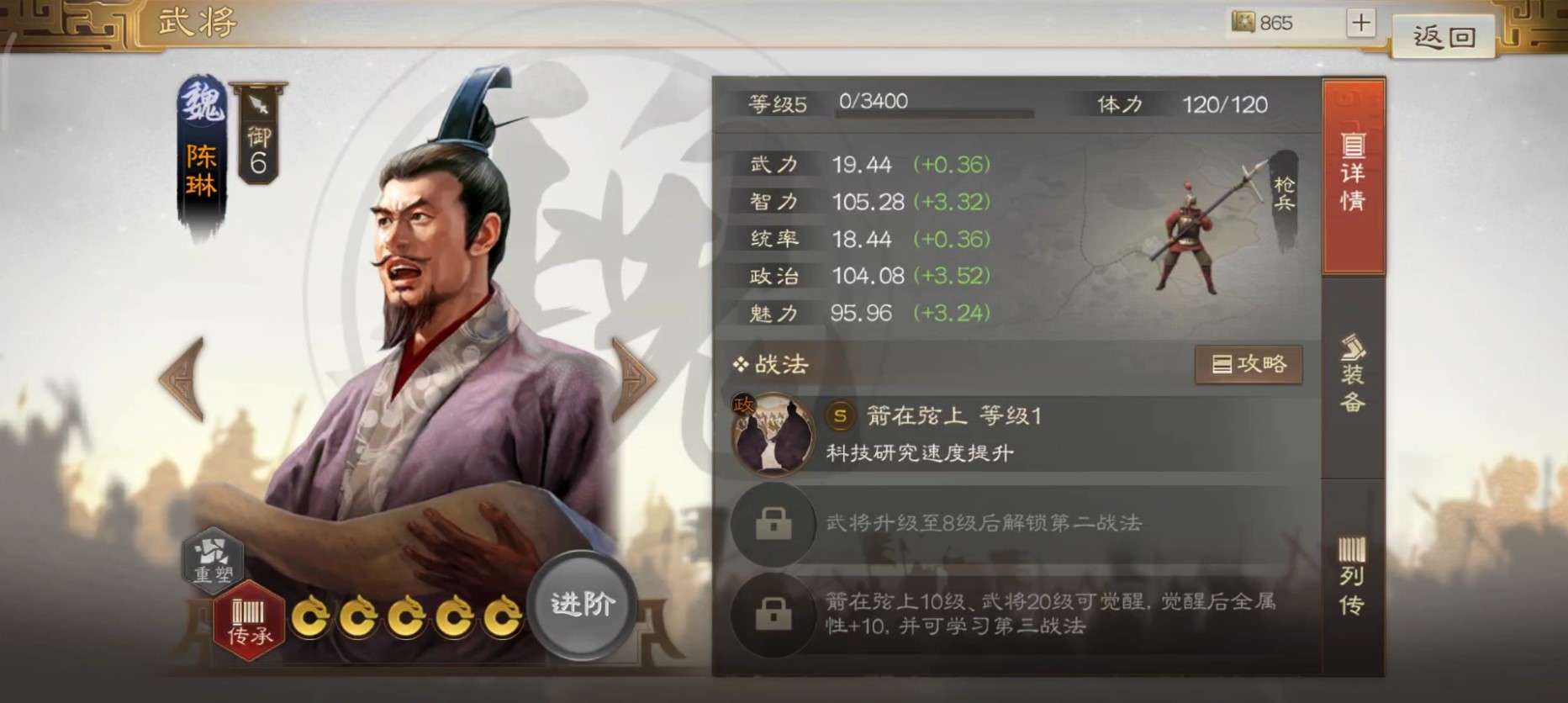
Task: Tap the lock icon on the second tactic slot
Action: pyautogui.click(x=773, y=523)
